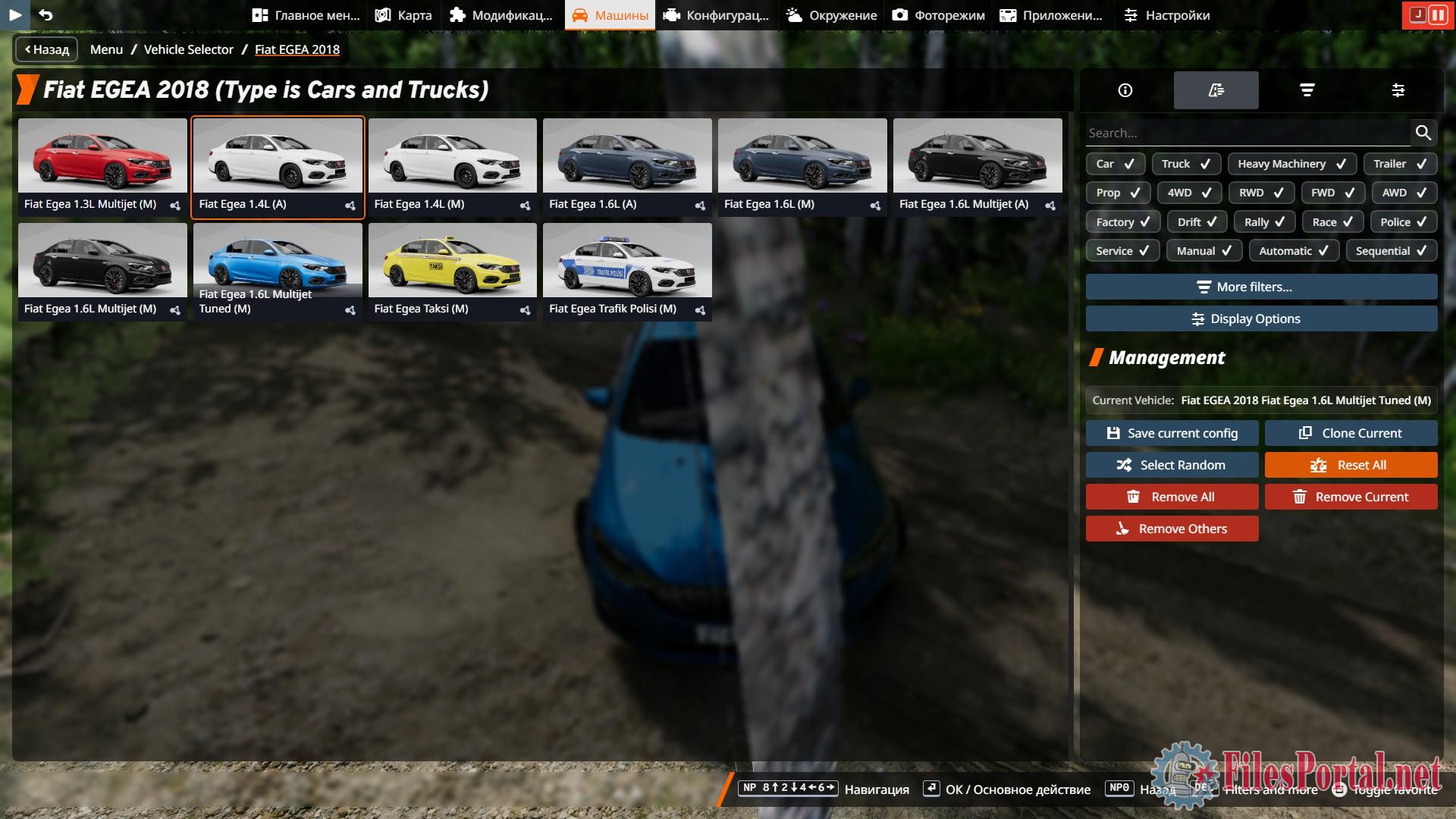
Task: Choose Select Random vehicle
Action: coord(1172,465)
